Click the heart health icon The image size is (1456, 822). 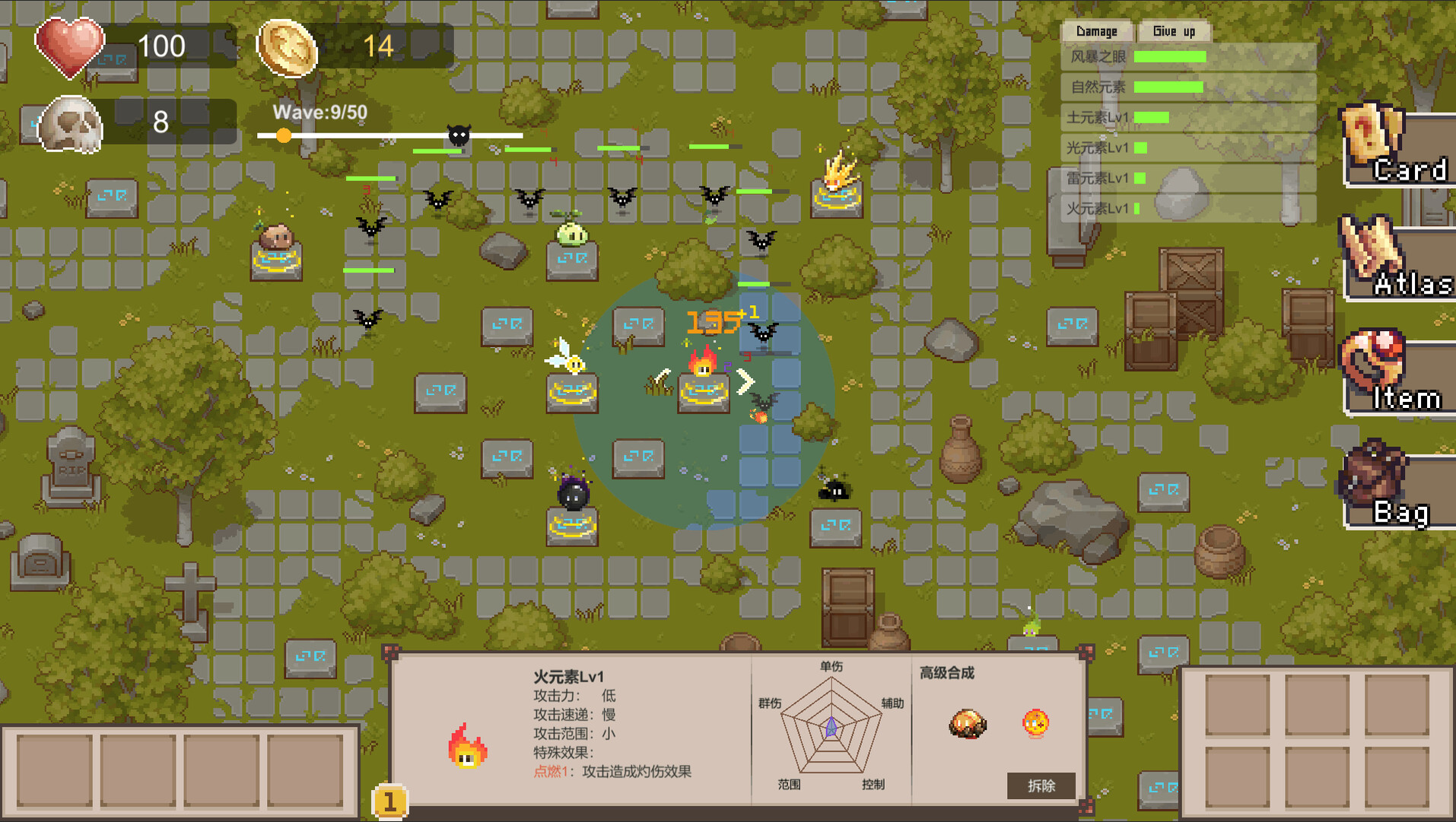[70, 48]
